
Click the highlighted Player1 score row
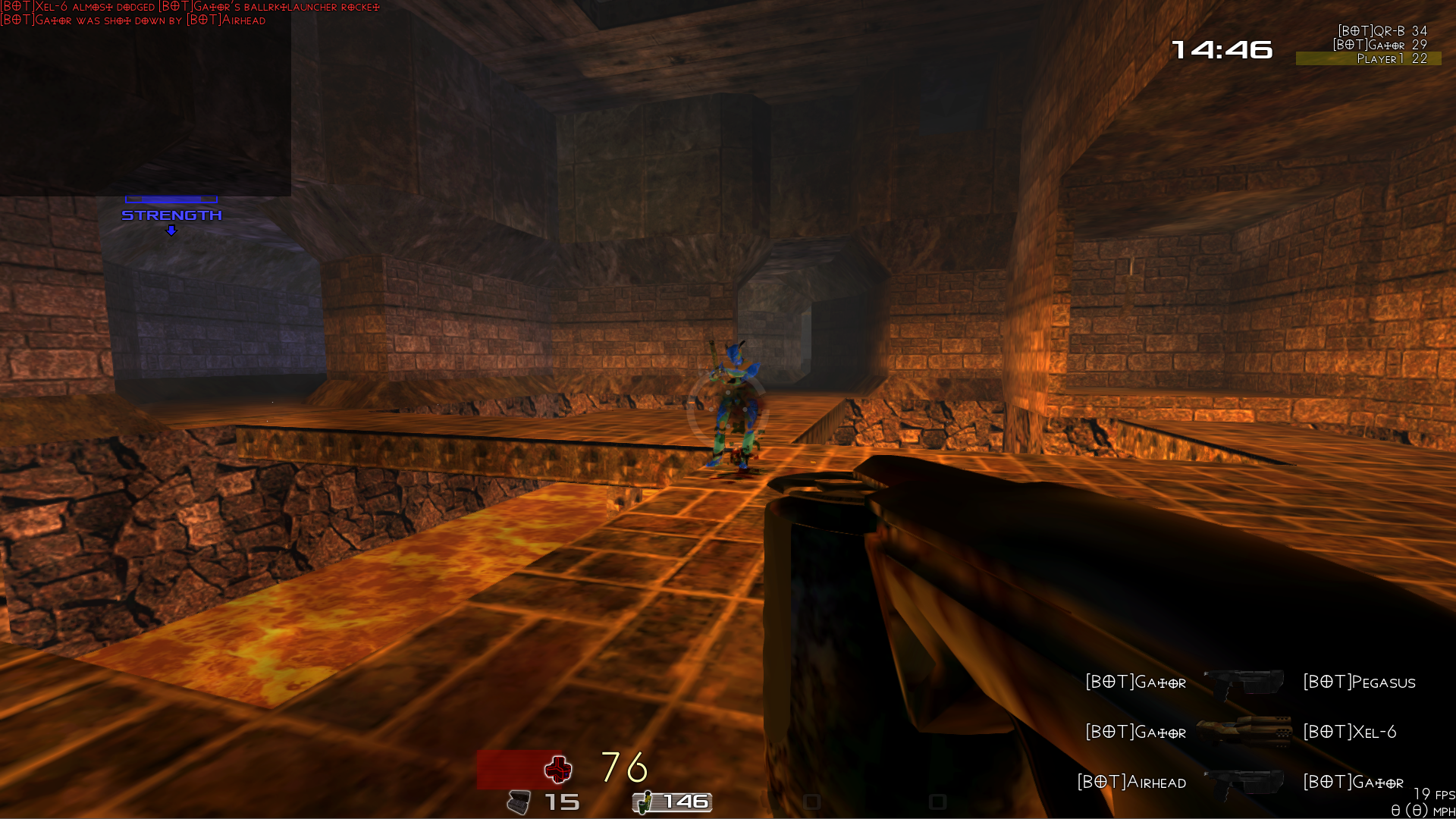1369,58
